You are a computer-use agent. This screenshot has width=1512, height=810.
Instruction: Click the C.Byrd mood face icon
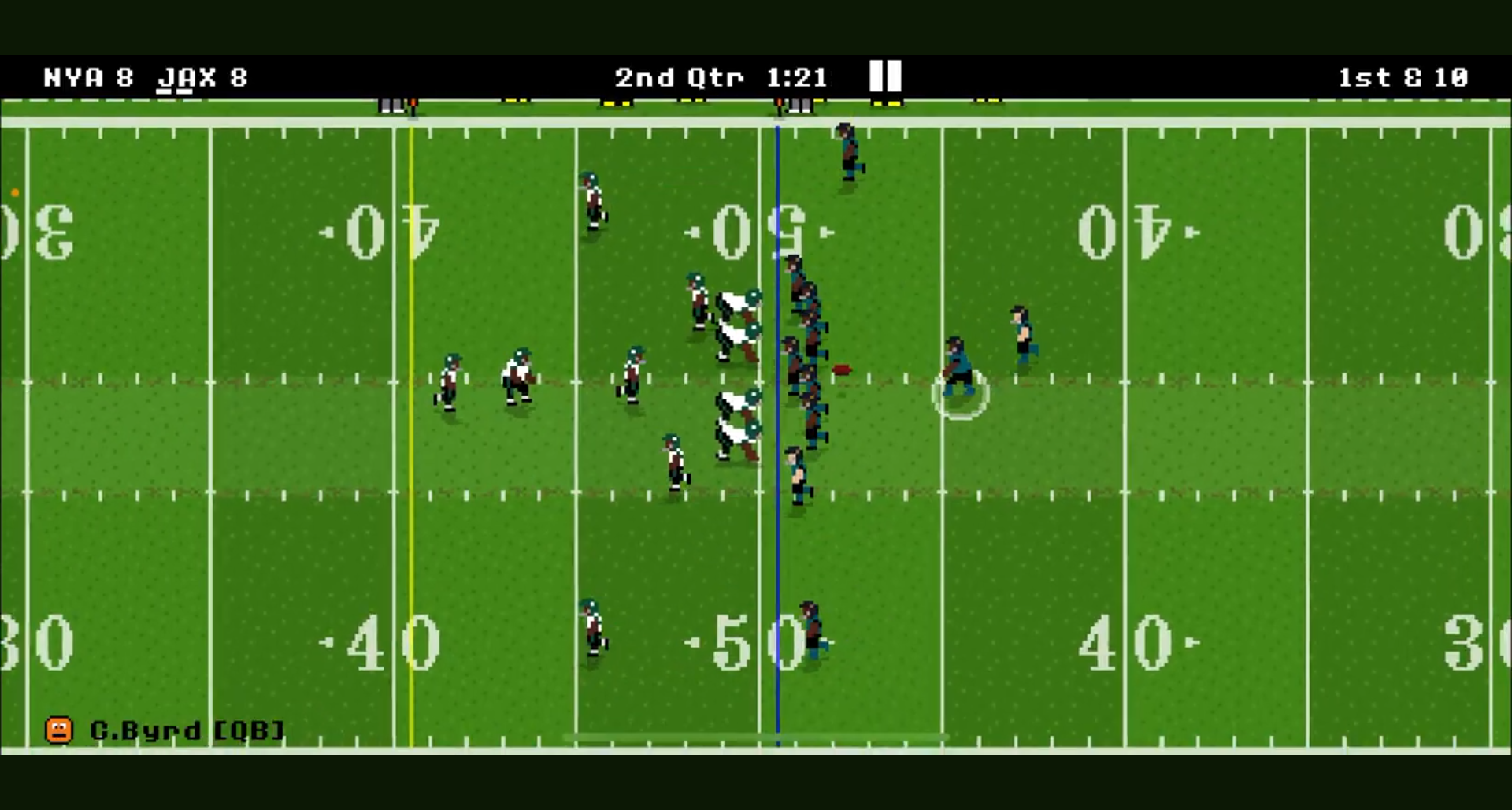[58, 729]
